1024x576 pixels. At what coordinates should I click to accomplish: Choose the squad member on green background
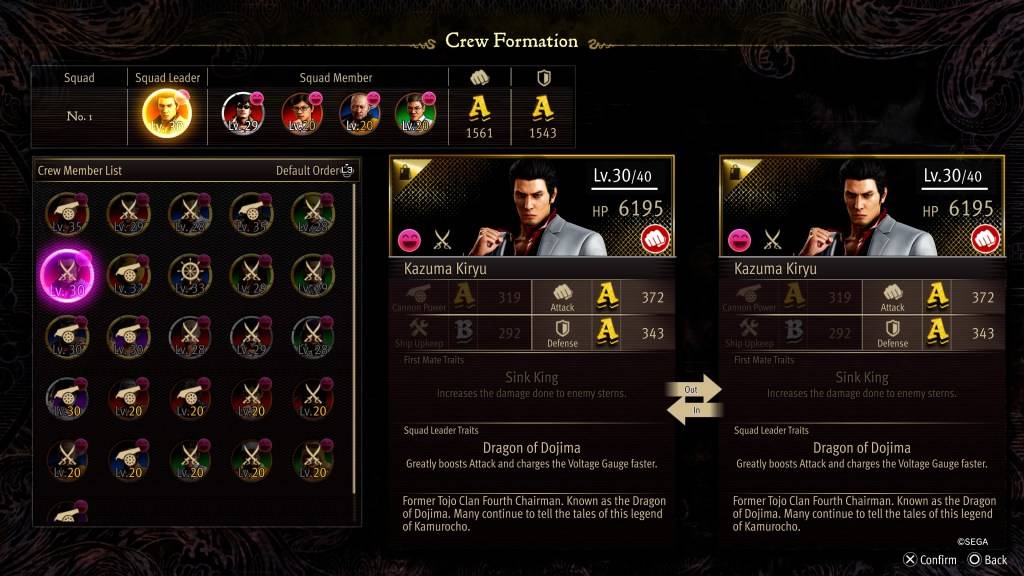tap(414, 113)
